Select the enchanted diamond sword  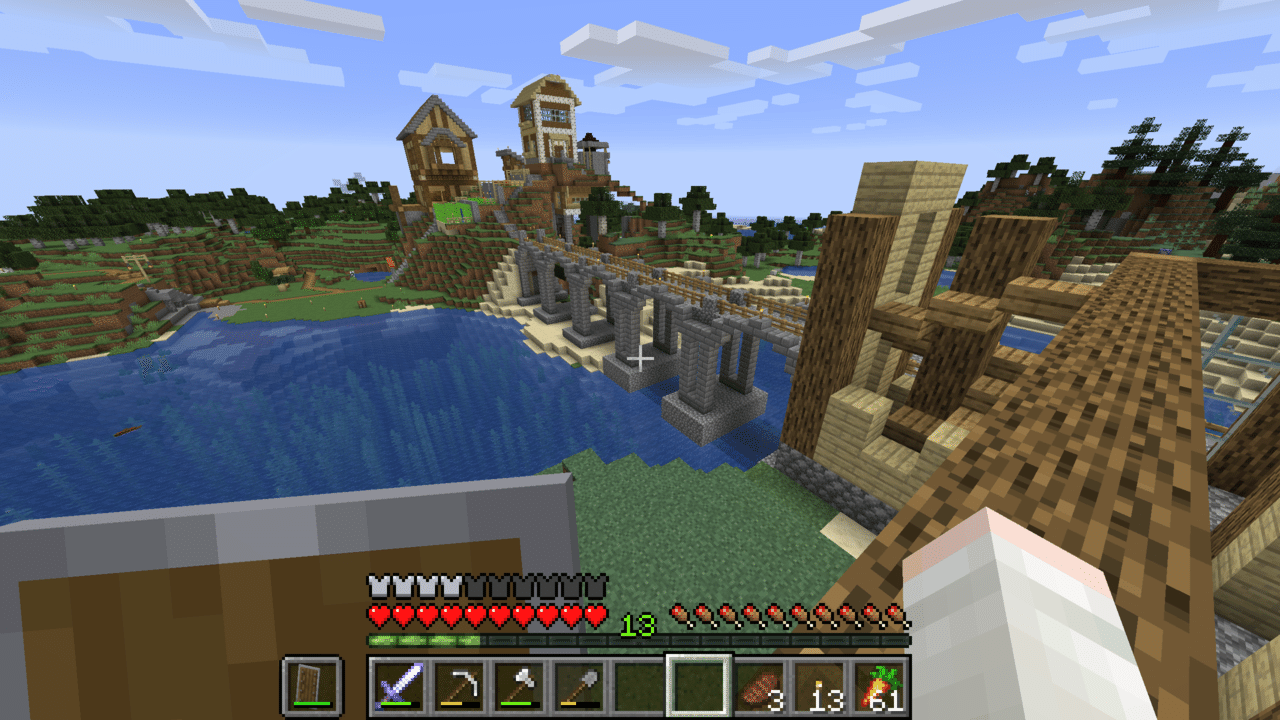[x=399, y=686]
